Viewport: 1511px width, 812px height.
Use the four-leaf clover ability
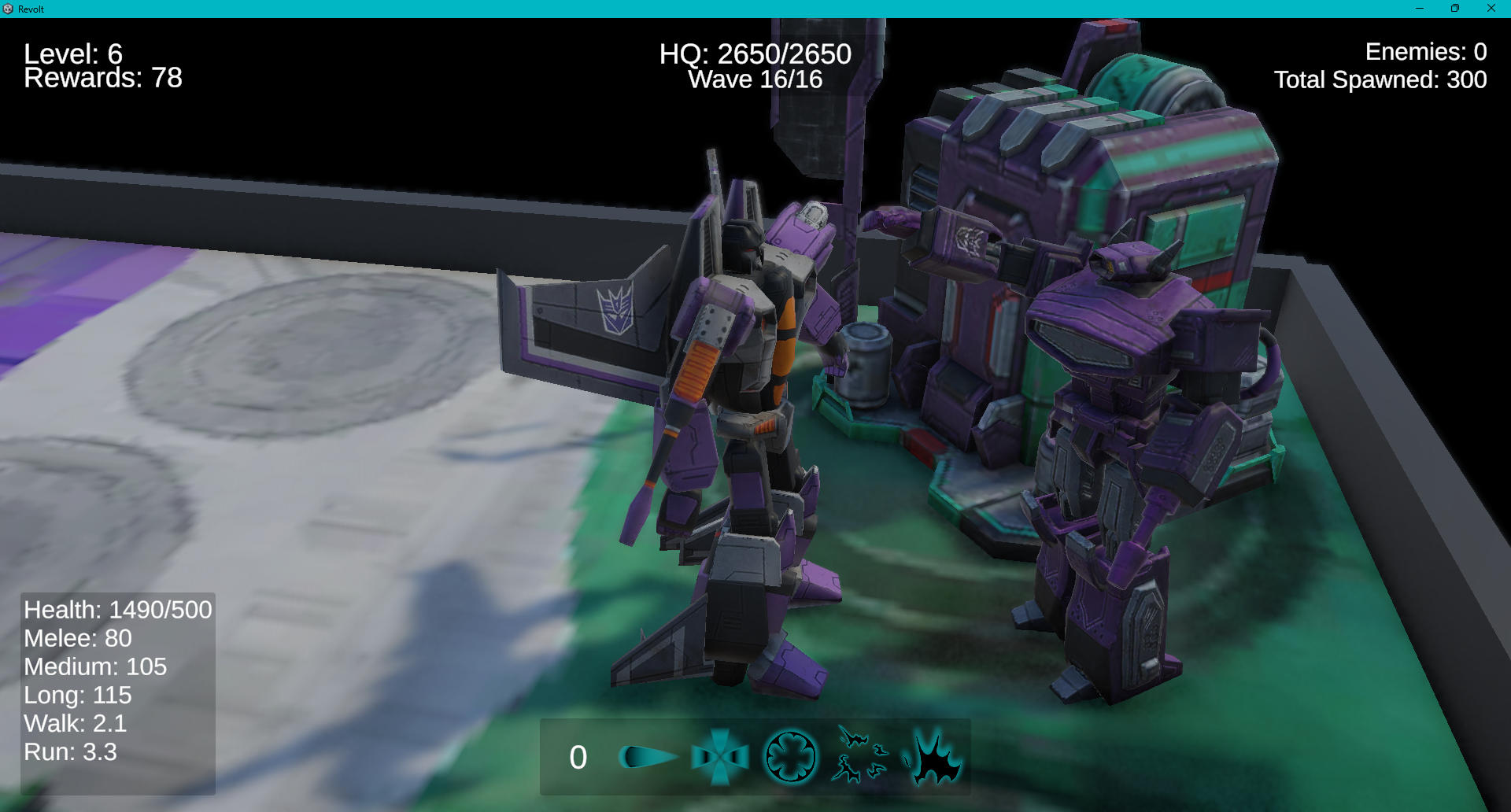click(789, 758)
